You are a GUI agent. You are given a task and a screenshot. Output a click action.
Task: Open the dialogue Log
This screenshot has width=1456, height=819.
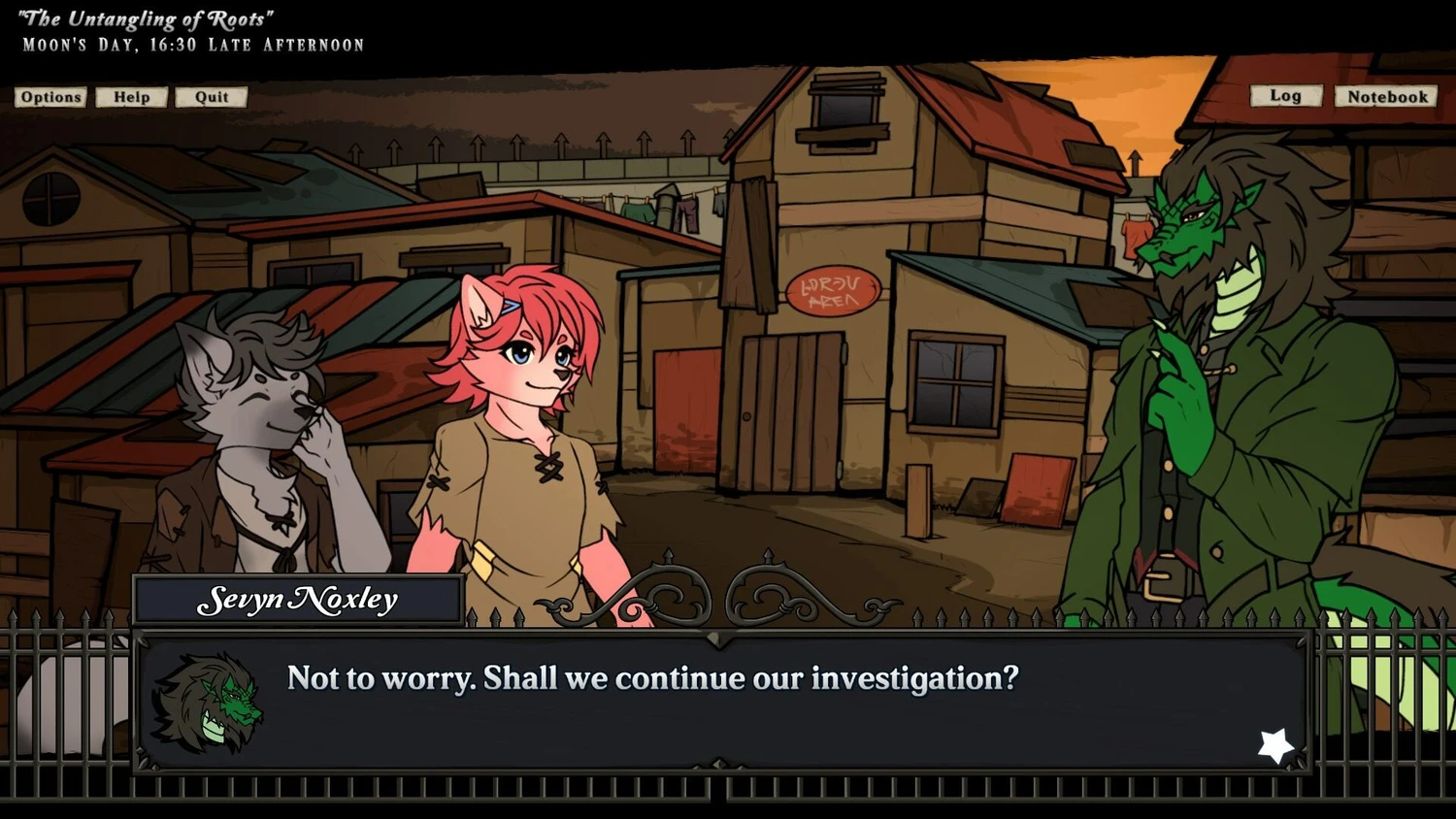(x=1285, y=96)
